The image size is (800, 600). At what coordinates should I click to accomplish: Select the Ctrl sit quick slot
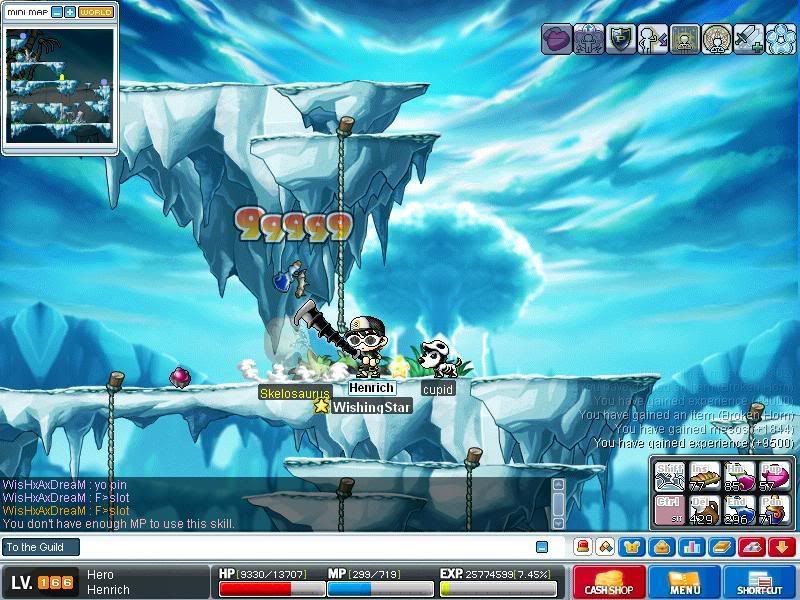(x=670, y=509)
